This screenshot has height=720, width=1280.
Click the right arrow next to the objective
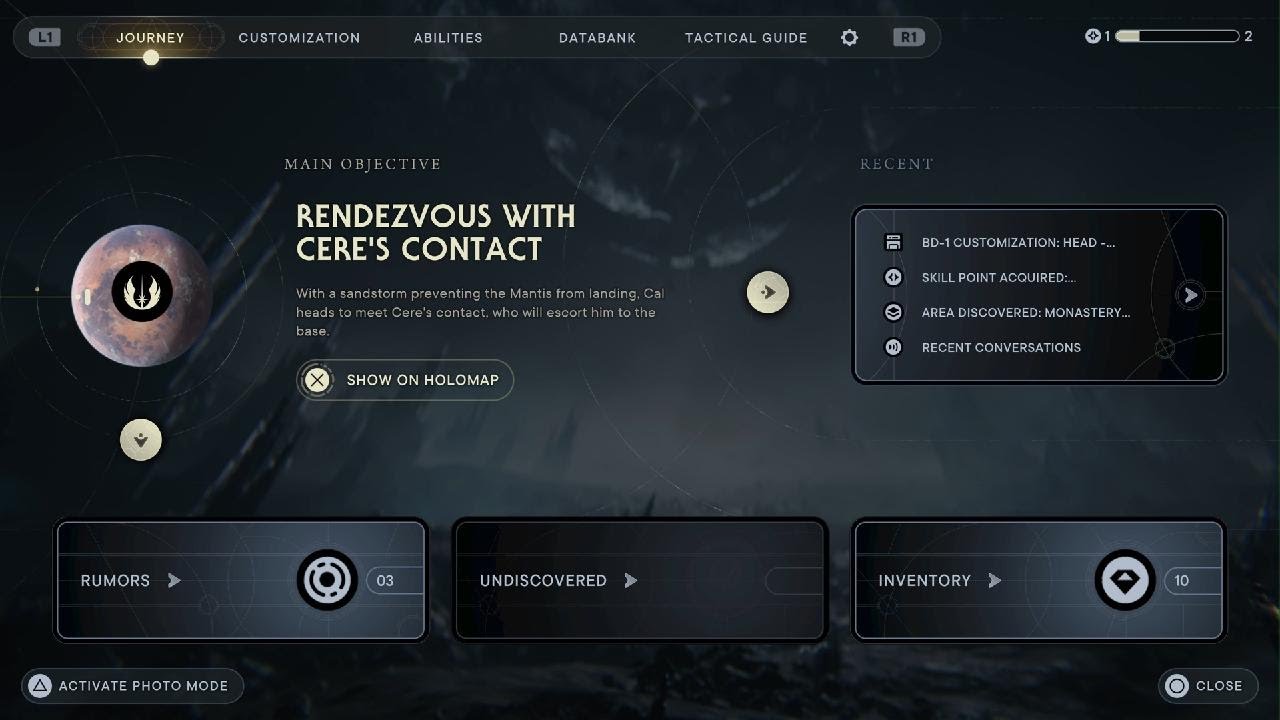(x=768, y=292)
